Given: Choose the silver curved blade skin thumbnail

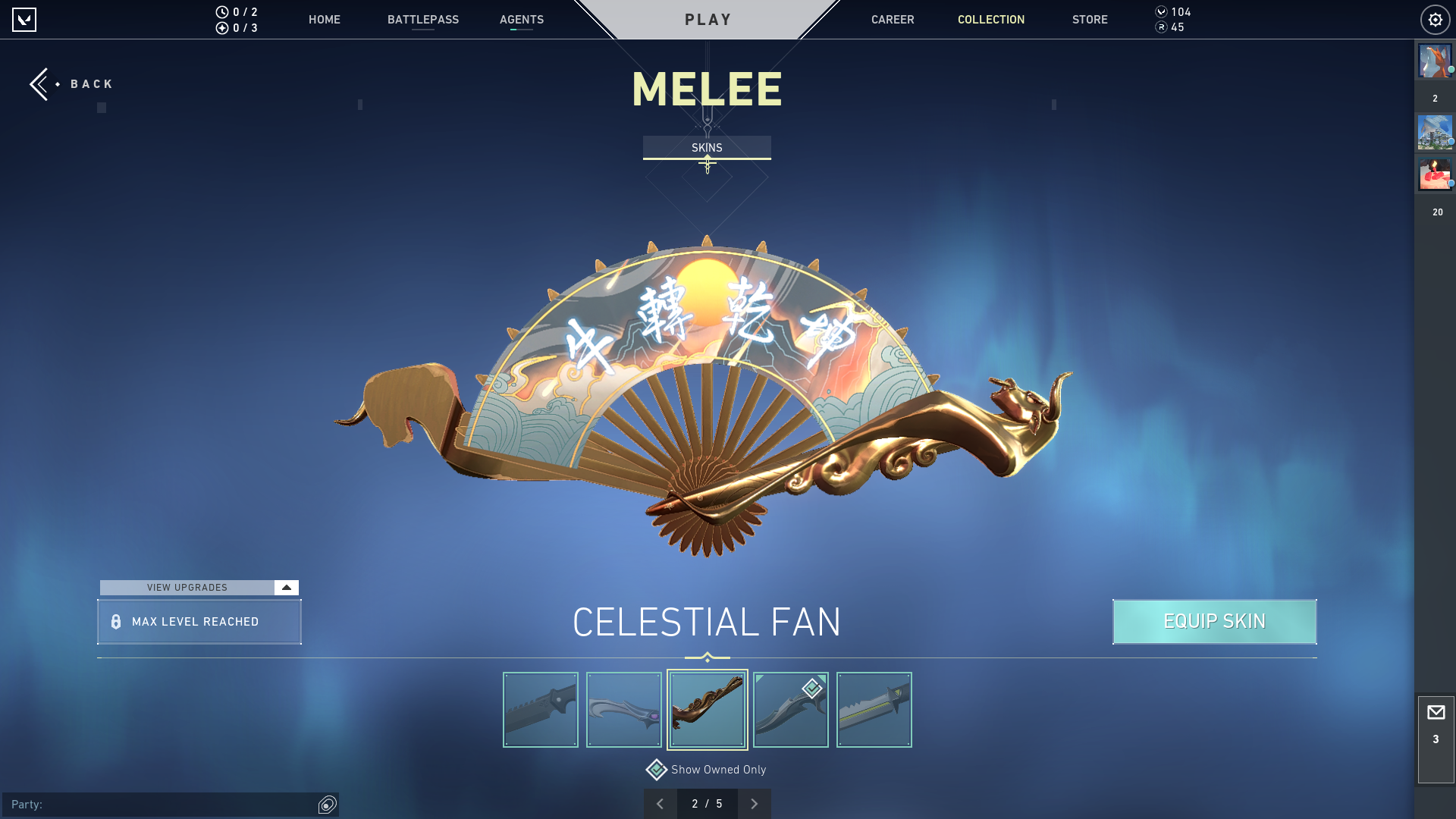Looking at the screenshot, I should point(623,710).
